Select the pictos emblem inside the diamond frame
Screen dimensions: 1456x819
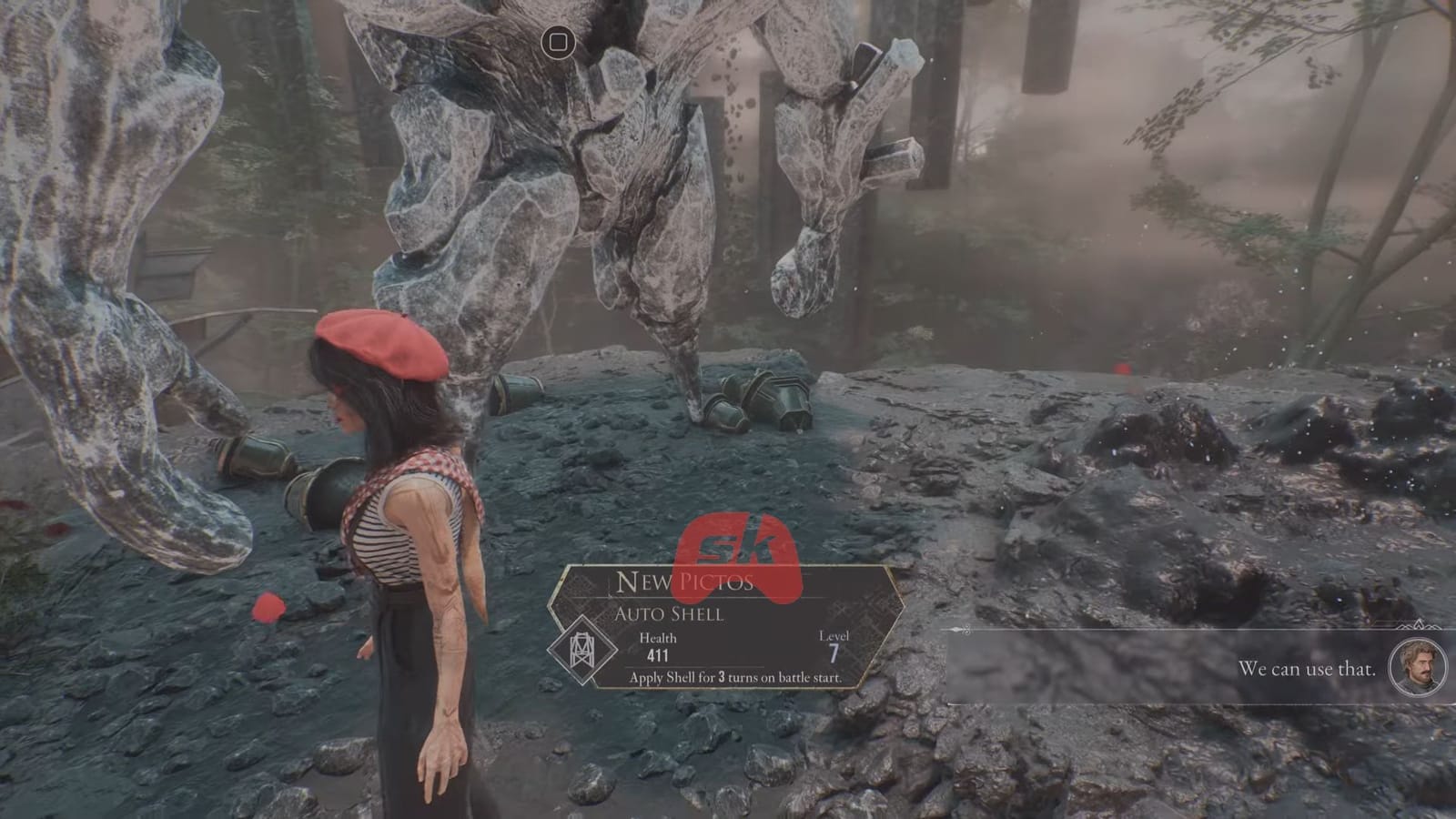[x=583, y=651]
